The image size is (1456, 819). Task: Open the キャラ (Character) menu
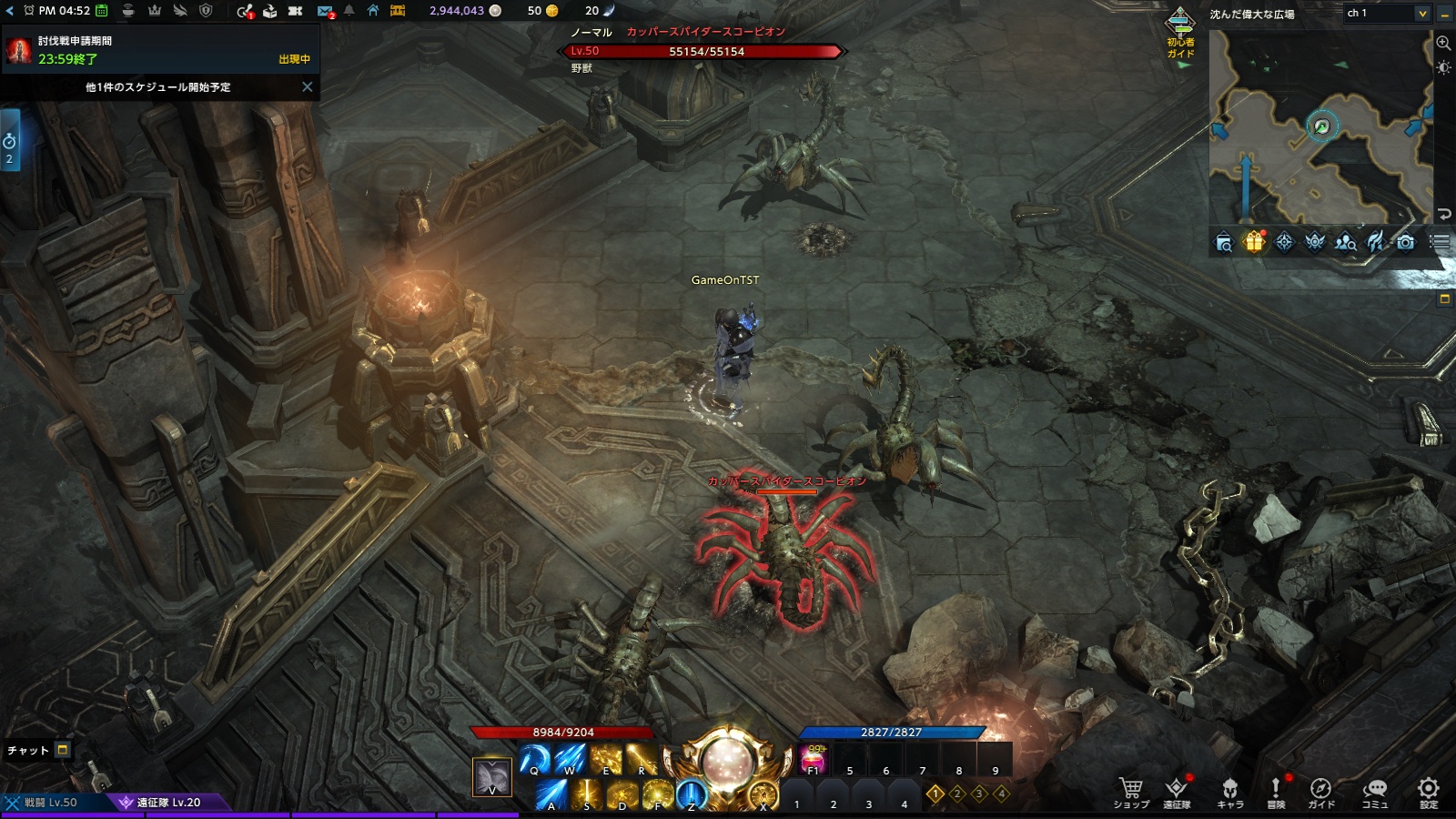tap(1229, 791)
